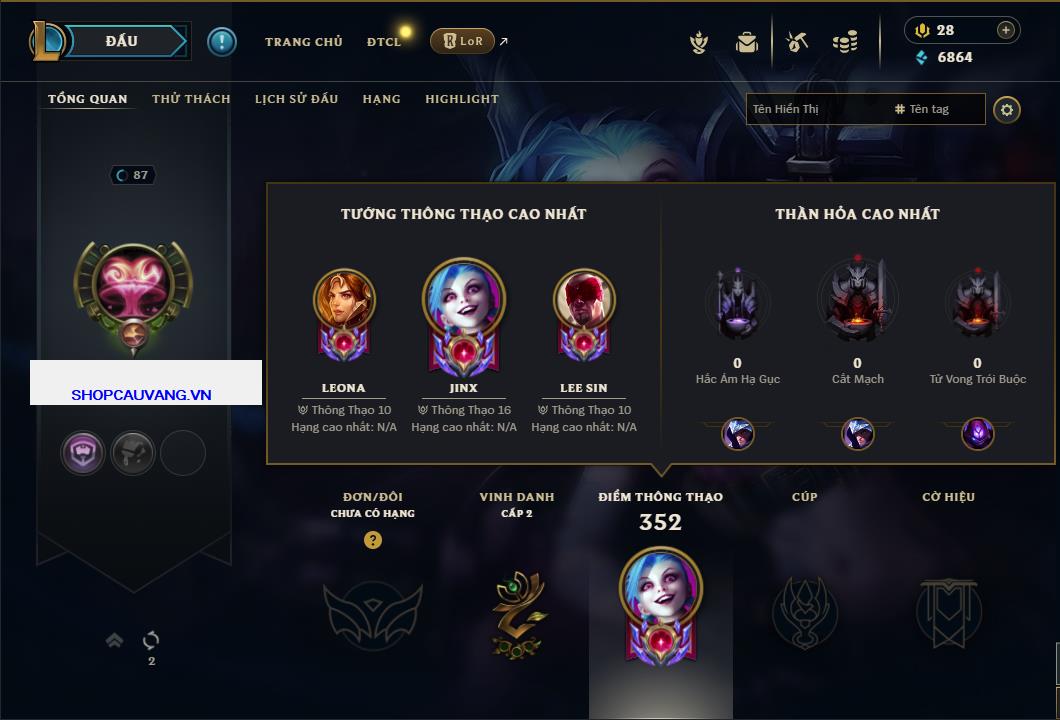The width and height of the screenshot is (1060, 720).
Task: Show the HIGHLIGHT tab
Action: tap(461, 99)
